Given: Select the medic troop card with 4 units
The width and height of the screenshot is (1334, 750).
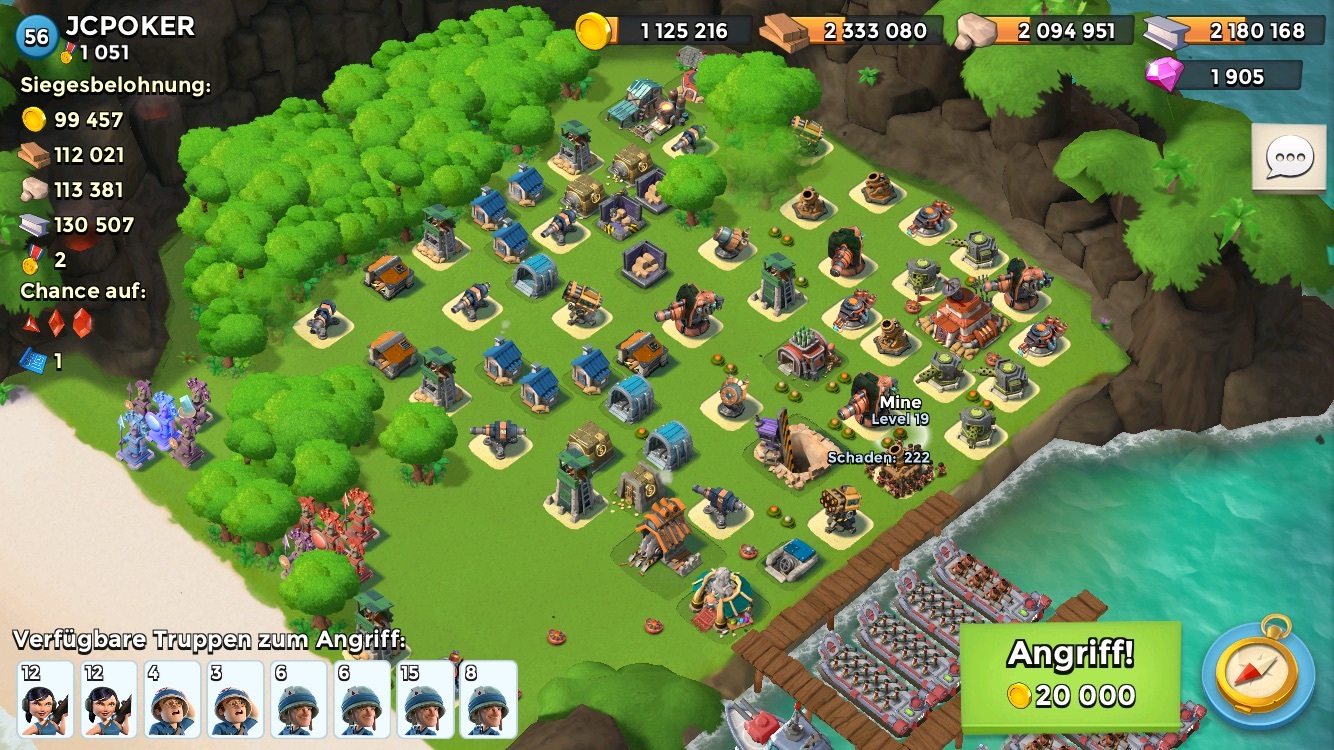Looking at the screenshot, I should coord(172,698).
